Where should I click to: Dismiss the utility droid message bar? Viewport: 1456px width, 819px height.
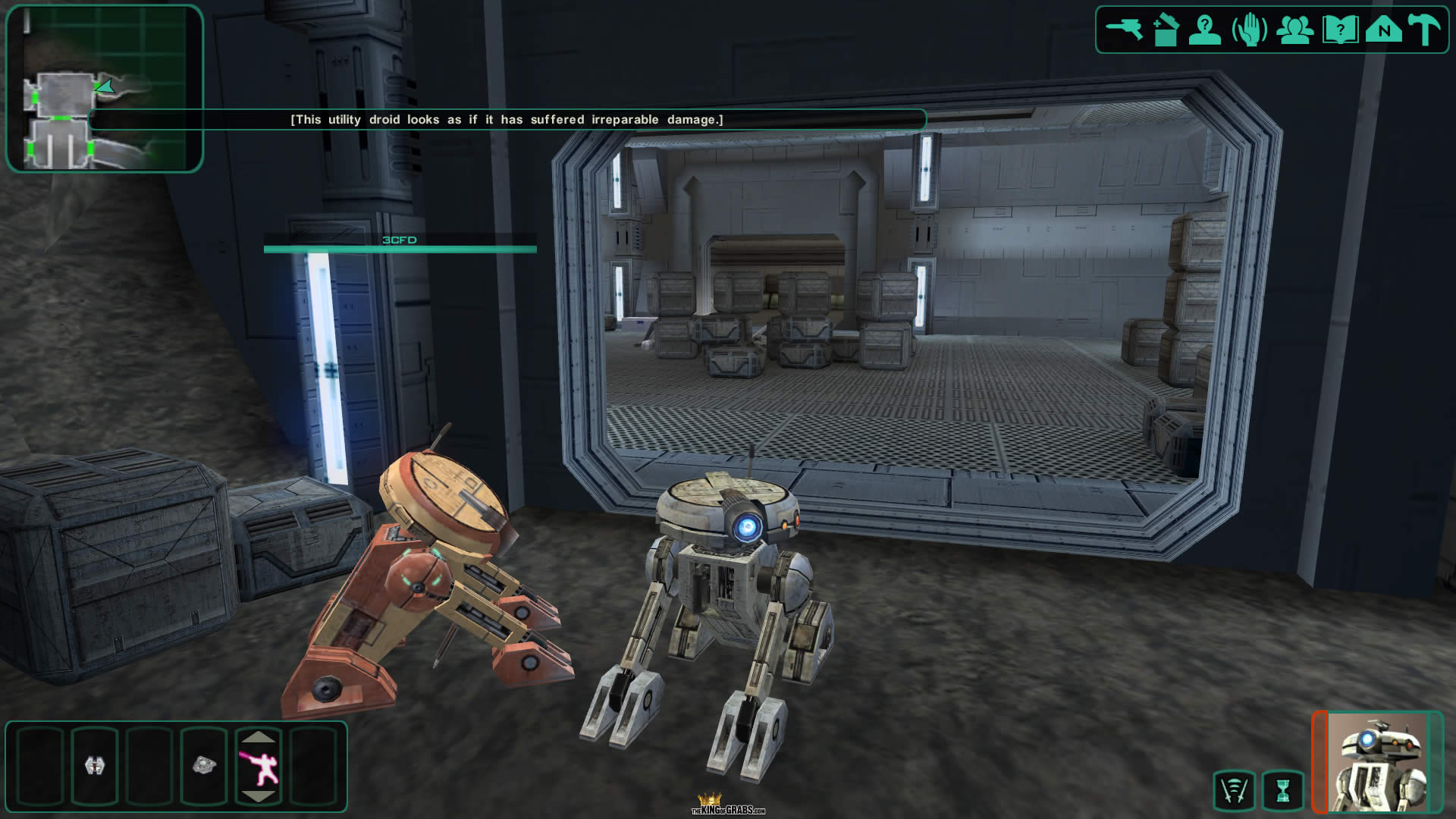pyautogui.click(x=507, y=120)
